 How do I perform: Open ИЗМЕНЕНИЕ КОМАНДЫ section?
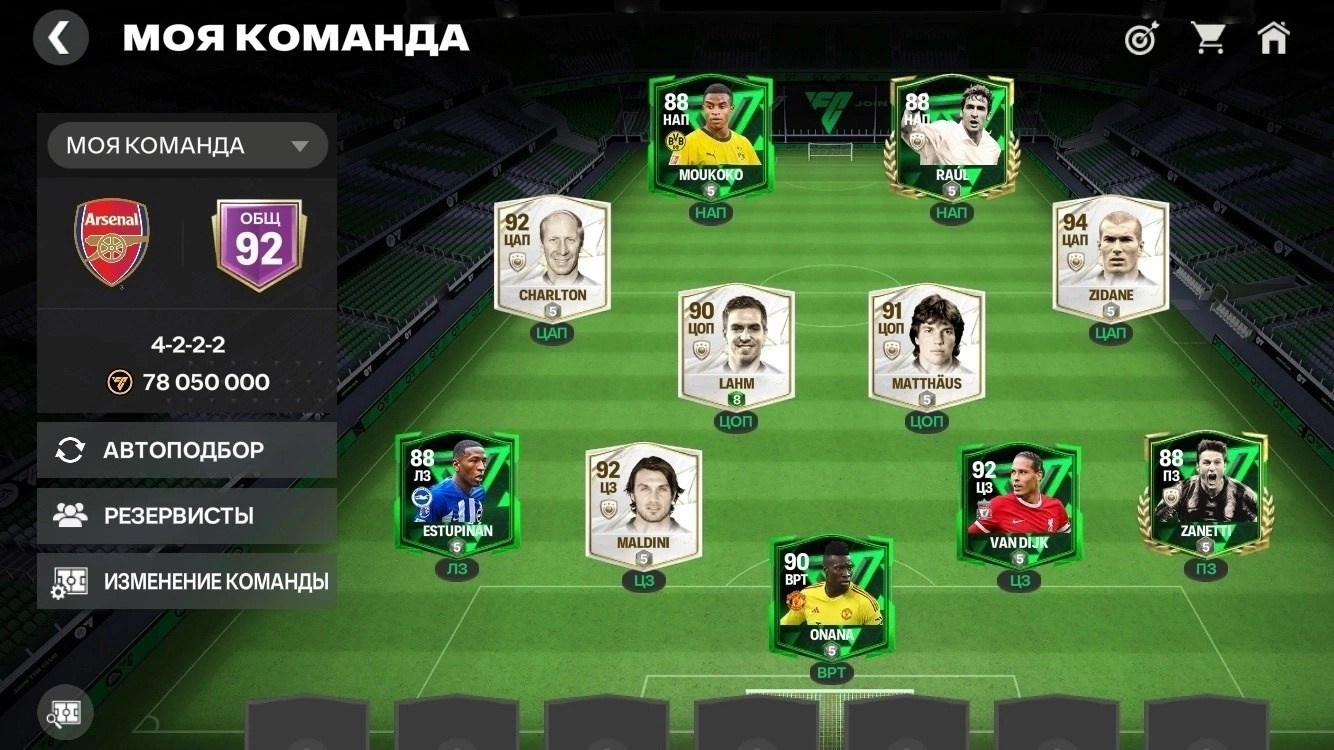coord(187,580)
